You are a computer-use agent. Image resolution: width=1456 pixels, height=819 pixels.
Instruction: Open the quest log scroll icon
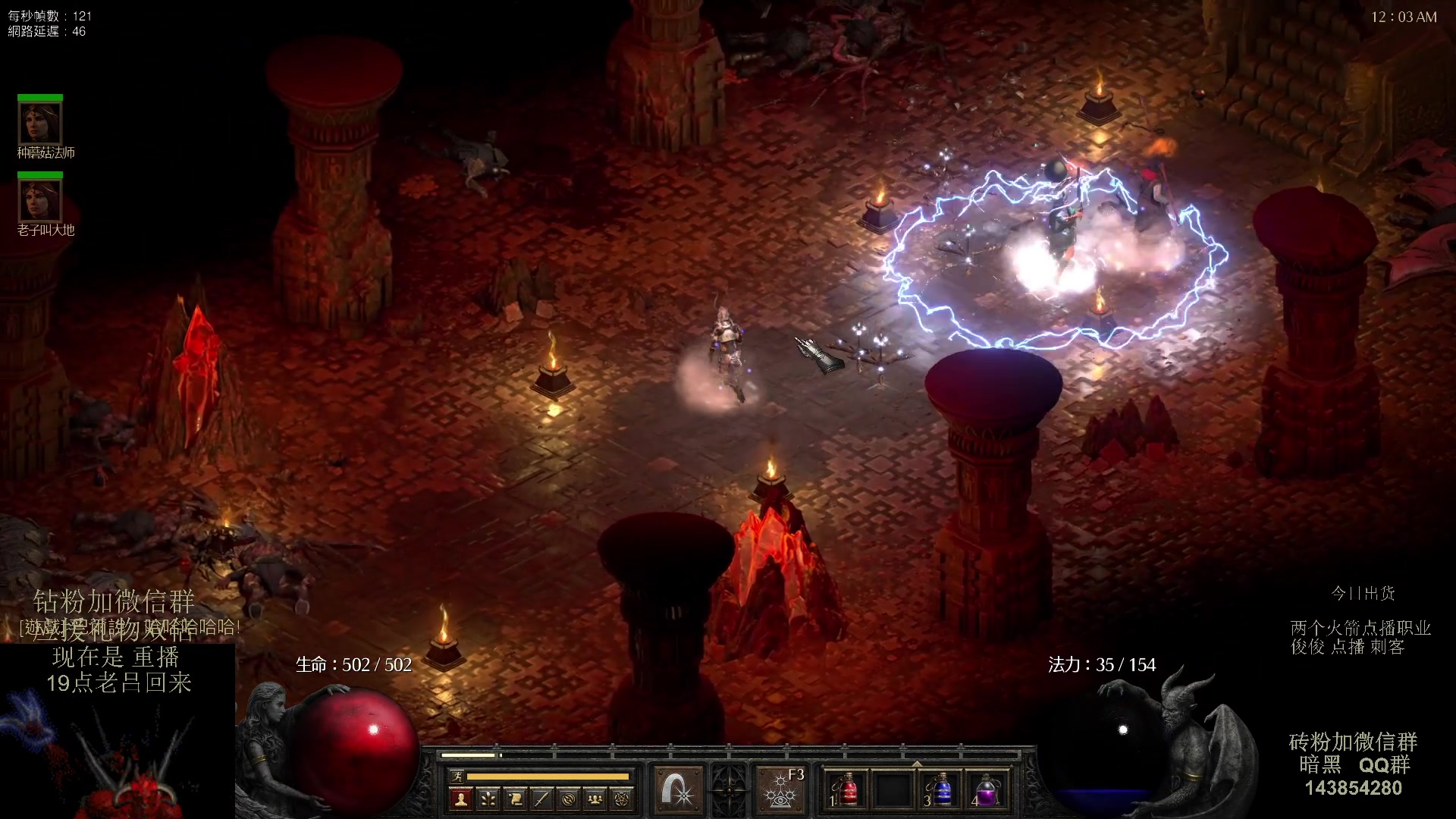coord(515,799)
